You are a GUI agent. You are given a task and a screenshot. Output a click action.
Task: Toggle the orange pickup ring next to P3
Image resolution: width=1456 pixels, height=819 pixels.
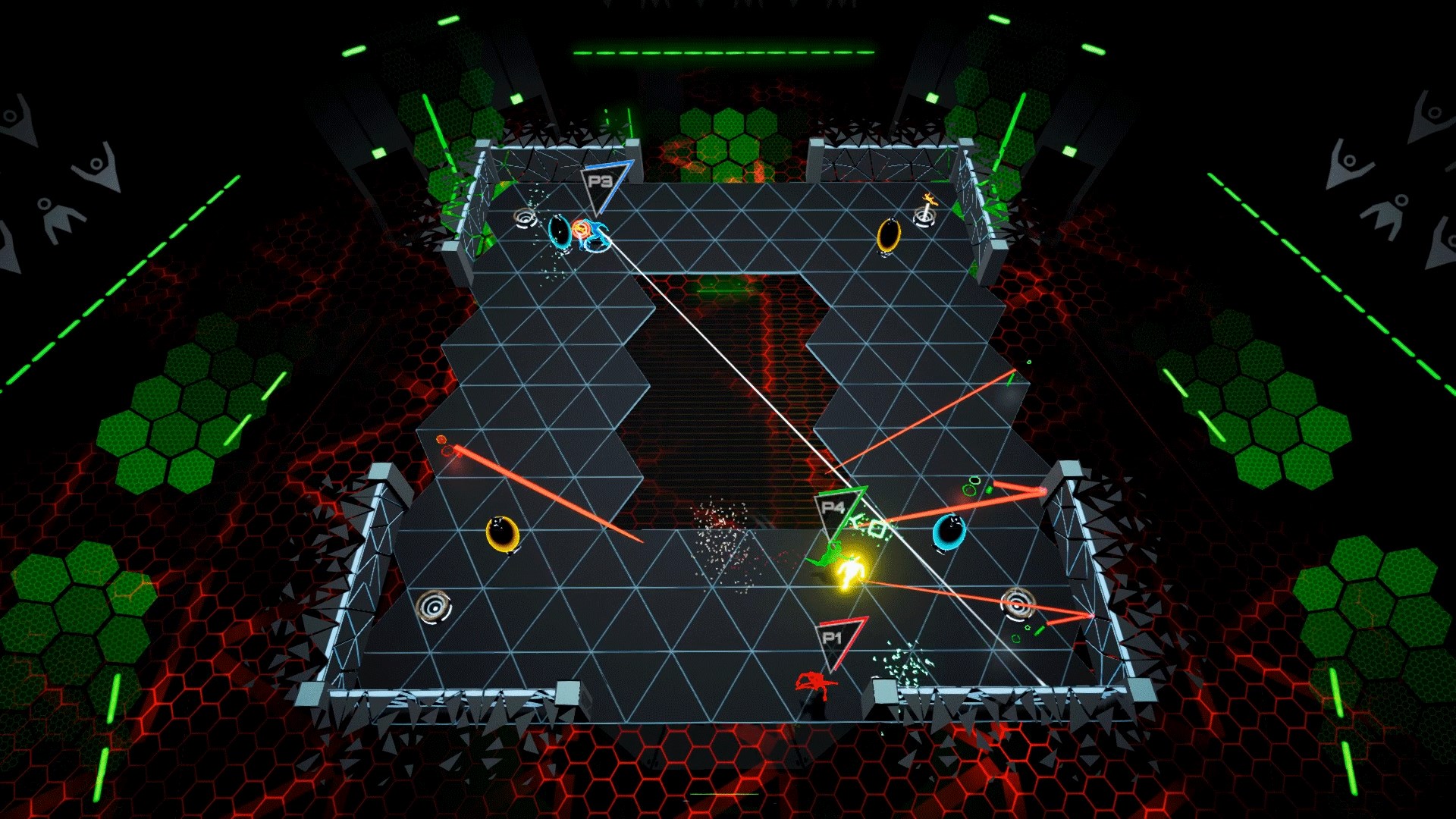[582, 229]
